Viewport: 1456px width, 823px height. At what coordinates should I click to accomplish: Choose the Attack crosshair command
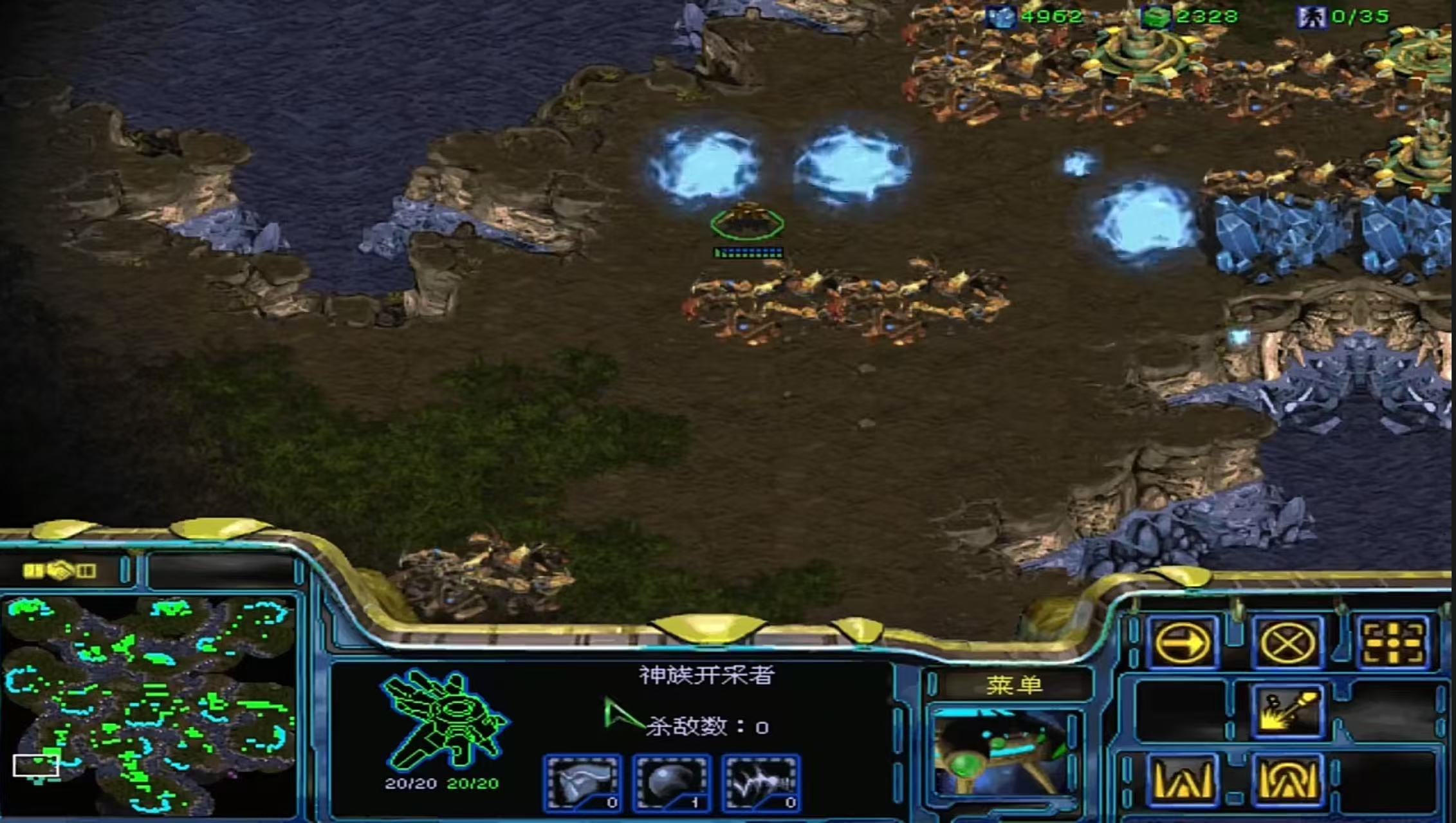coord(1393,642)
